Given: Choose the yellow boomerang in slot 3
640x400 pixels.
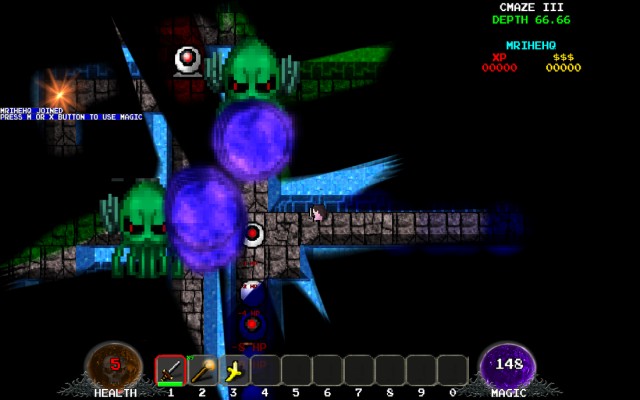Looking at the screenshot, I should click(234, 370).
